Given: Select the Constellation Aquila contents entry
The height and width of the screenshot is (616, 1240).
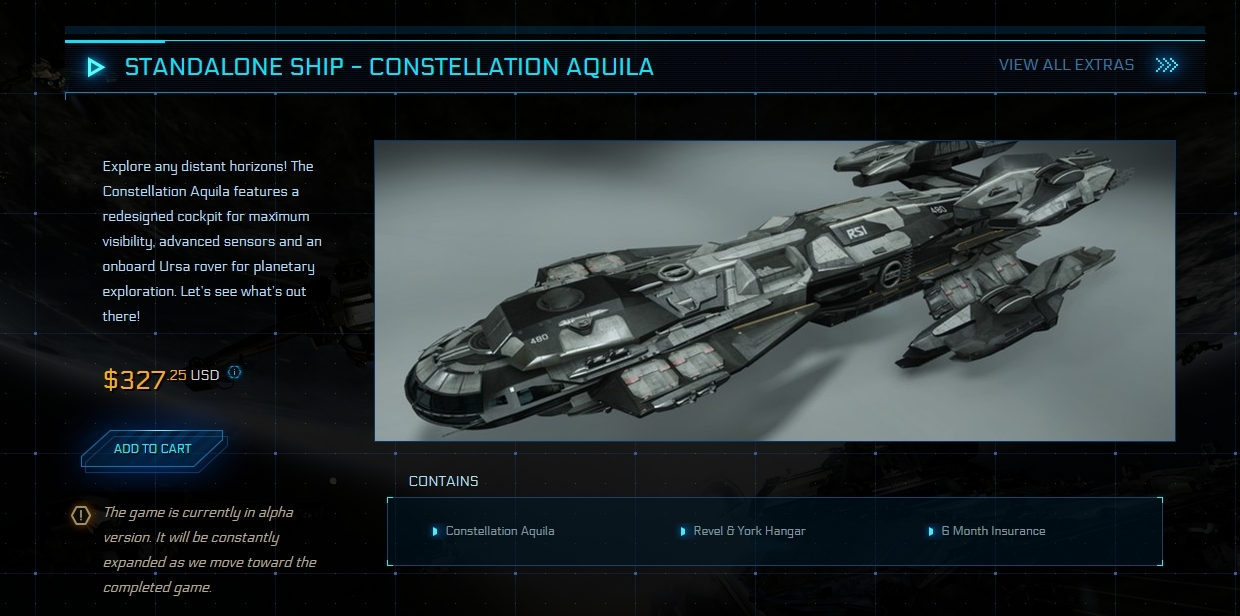Looking at the screenshot, I should coord(499,531).
